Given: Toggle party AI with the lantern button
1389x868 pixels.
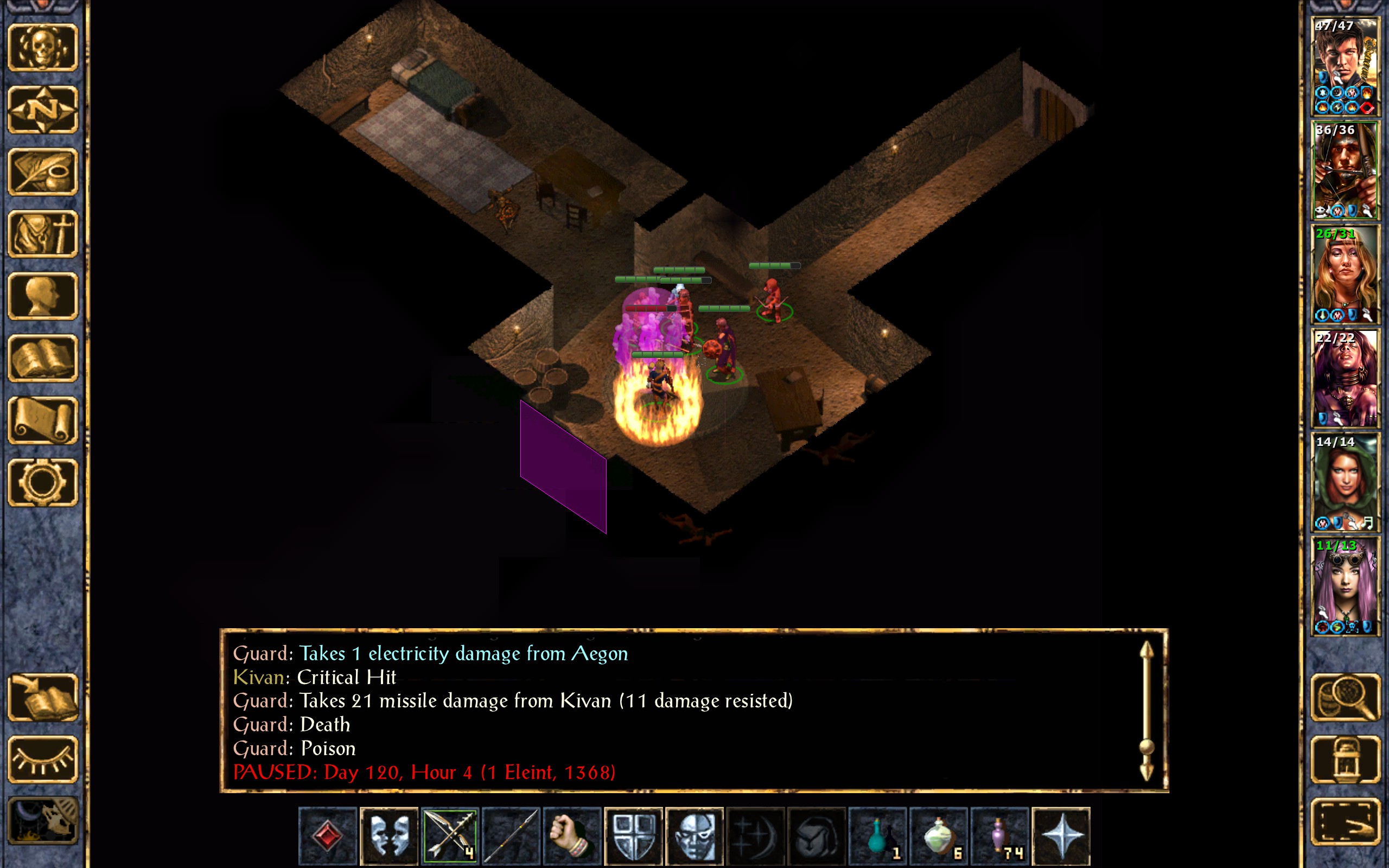Looking at the screenshot, I should point(1345,759).
